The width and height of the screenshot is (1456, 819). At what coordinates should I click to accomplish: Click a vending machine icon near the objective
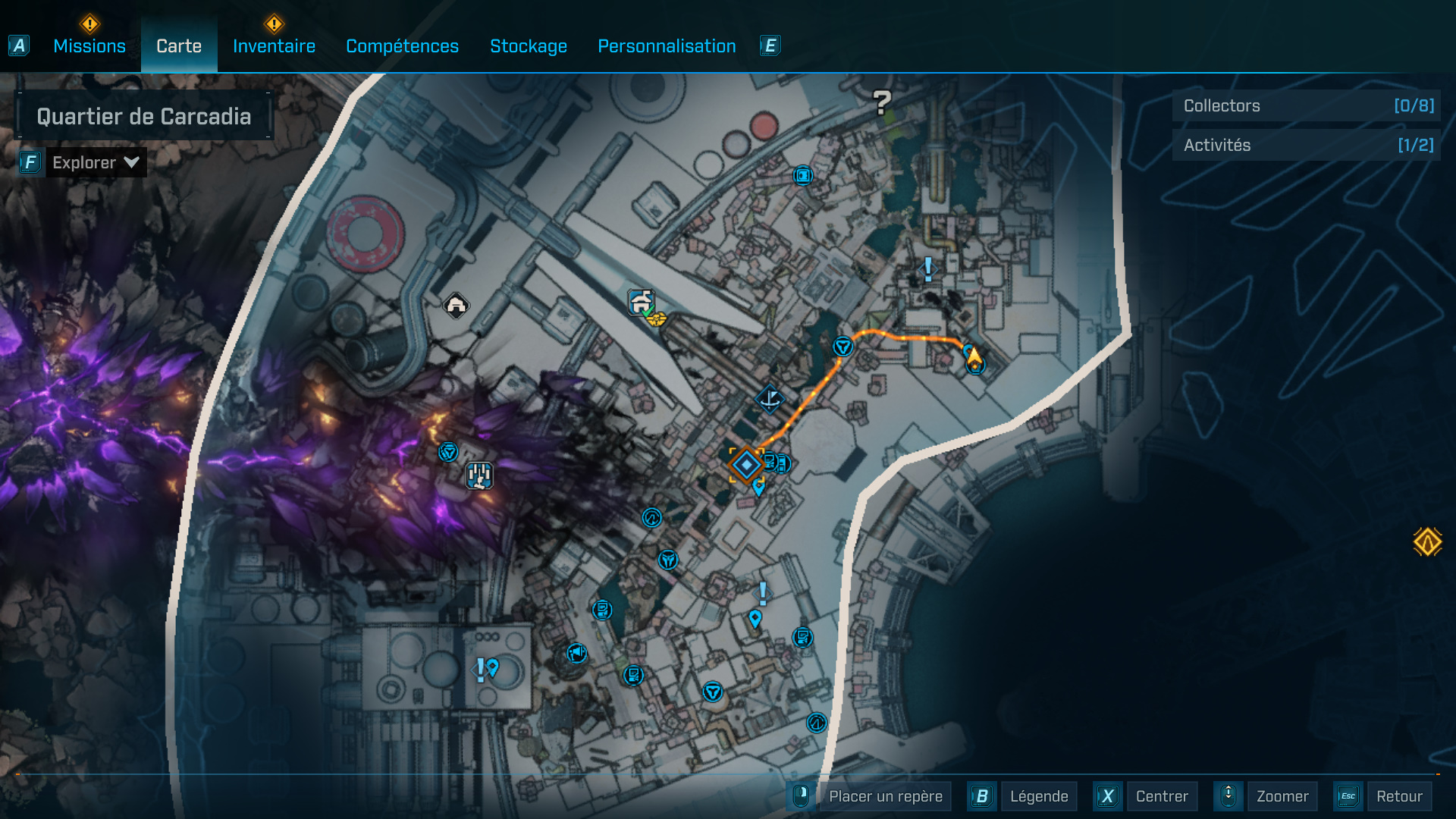click(x=783, y=461)
